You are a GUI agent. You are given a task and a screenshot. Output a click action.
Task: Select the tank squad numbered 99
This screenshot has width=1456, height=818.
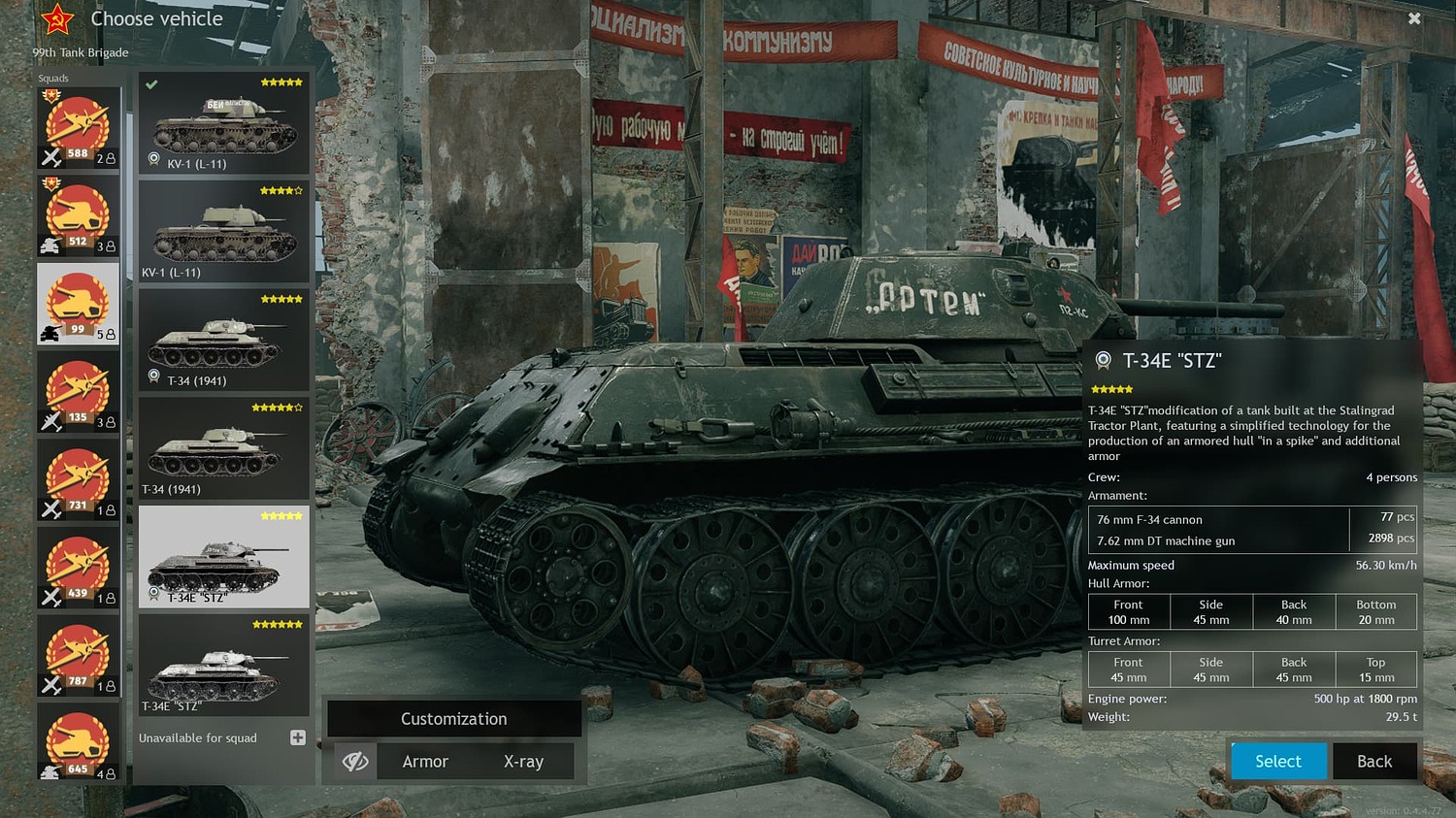coord(78,304)
